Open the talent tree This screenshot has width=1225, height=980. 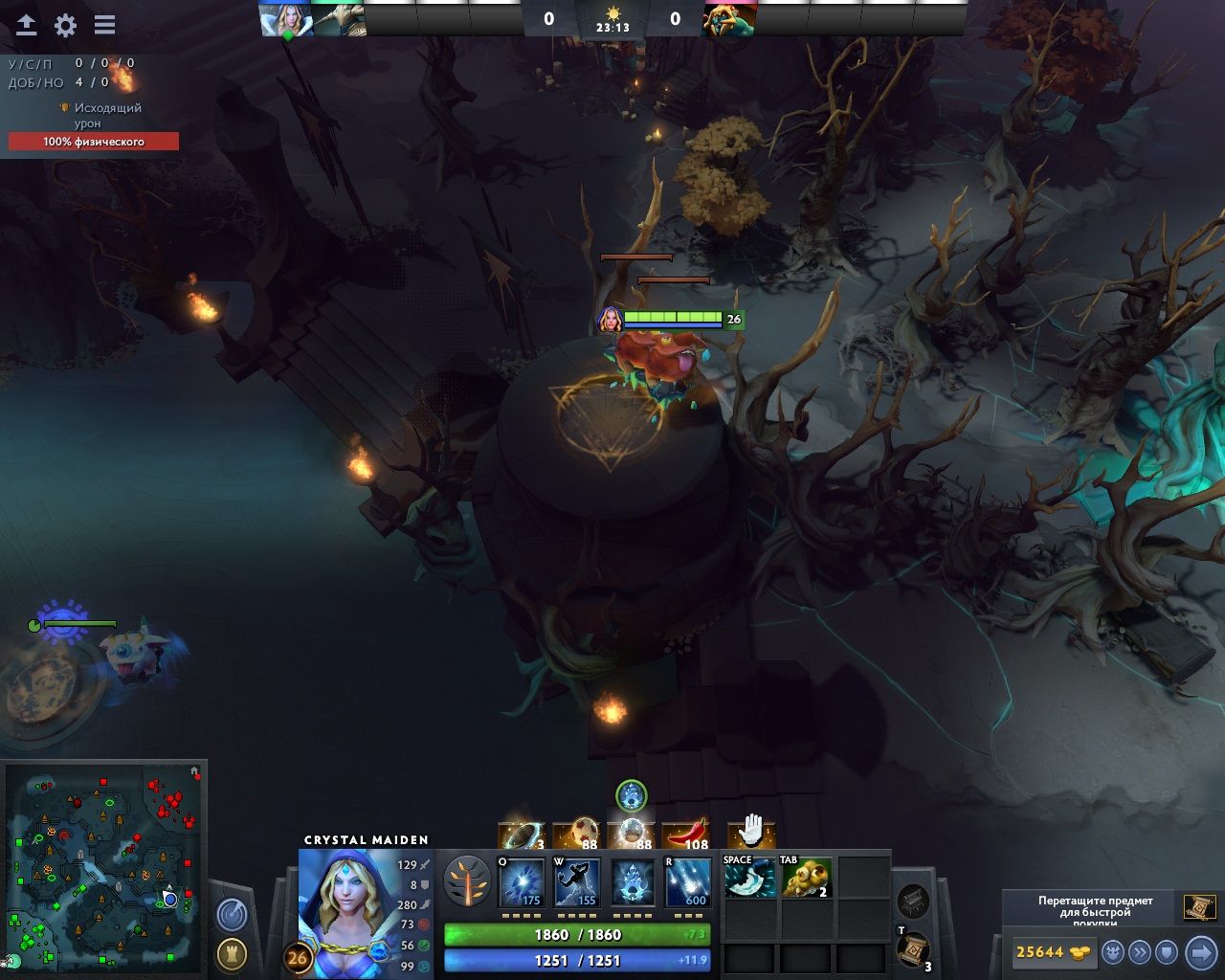click(467, 881)
